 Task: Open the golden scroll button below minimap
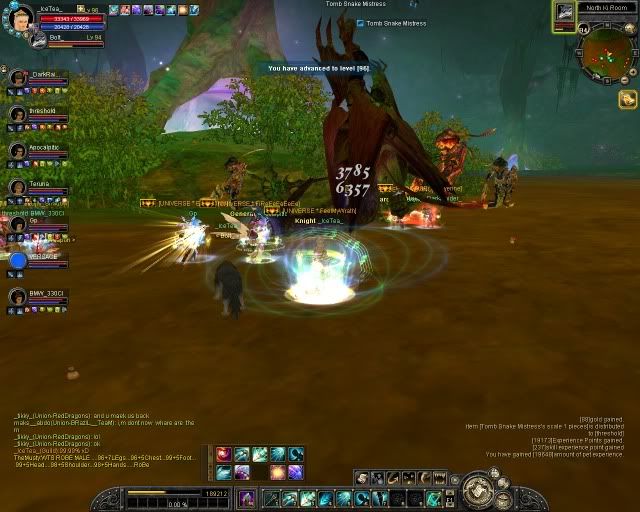pos(627,99)
